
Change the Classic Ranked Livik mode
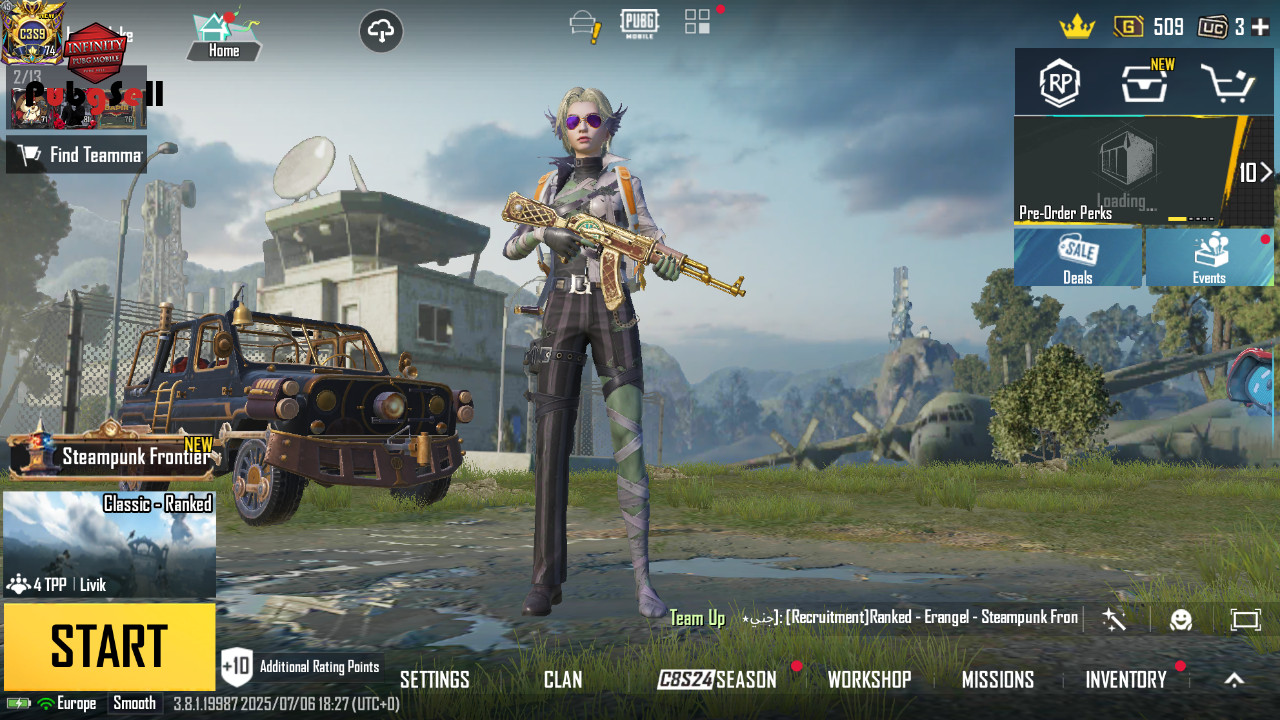click(x=109, y=545)
